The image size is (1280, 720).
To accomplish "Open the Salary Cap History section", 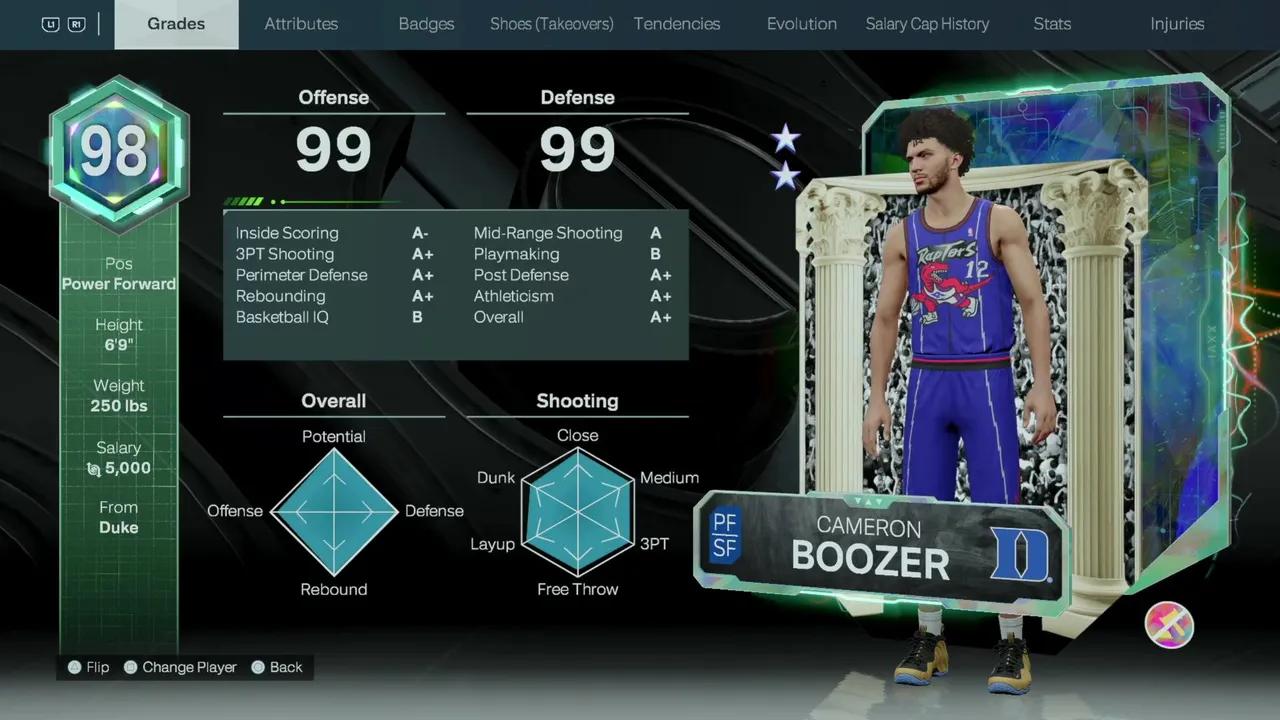I will coord(926,23).
